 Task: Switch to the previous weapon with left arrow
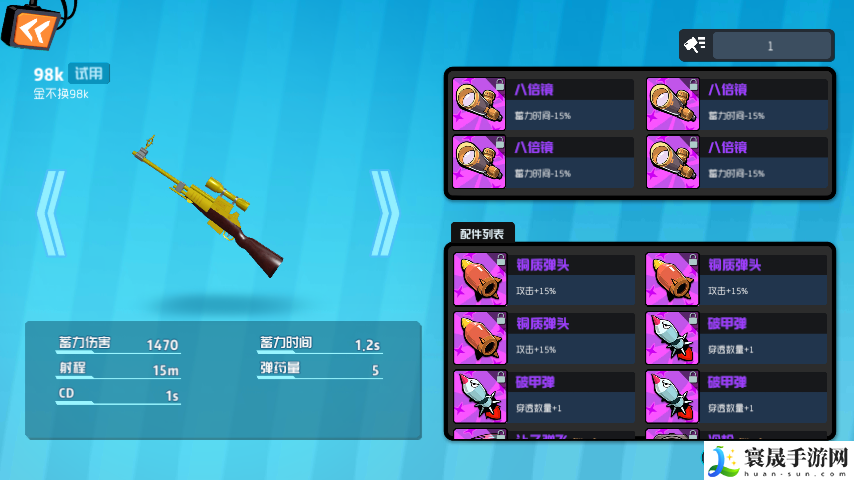(x=50, y=213)
